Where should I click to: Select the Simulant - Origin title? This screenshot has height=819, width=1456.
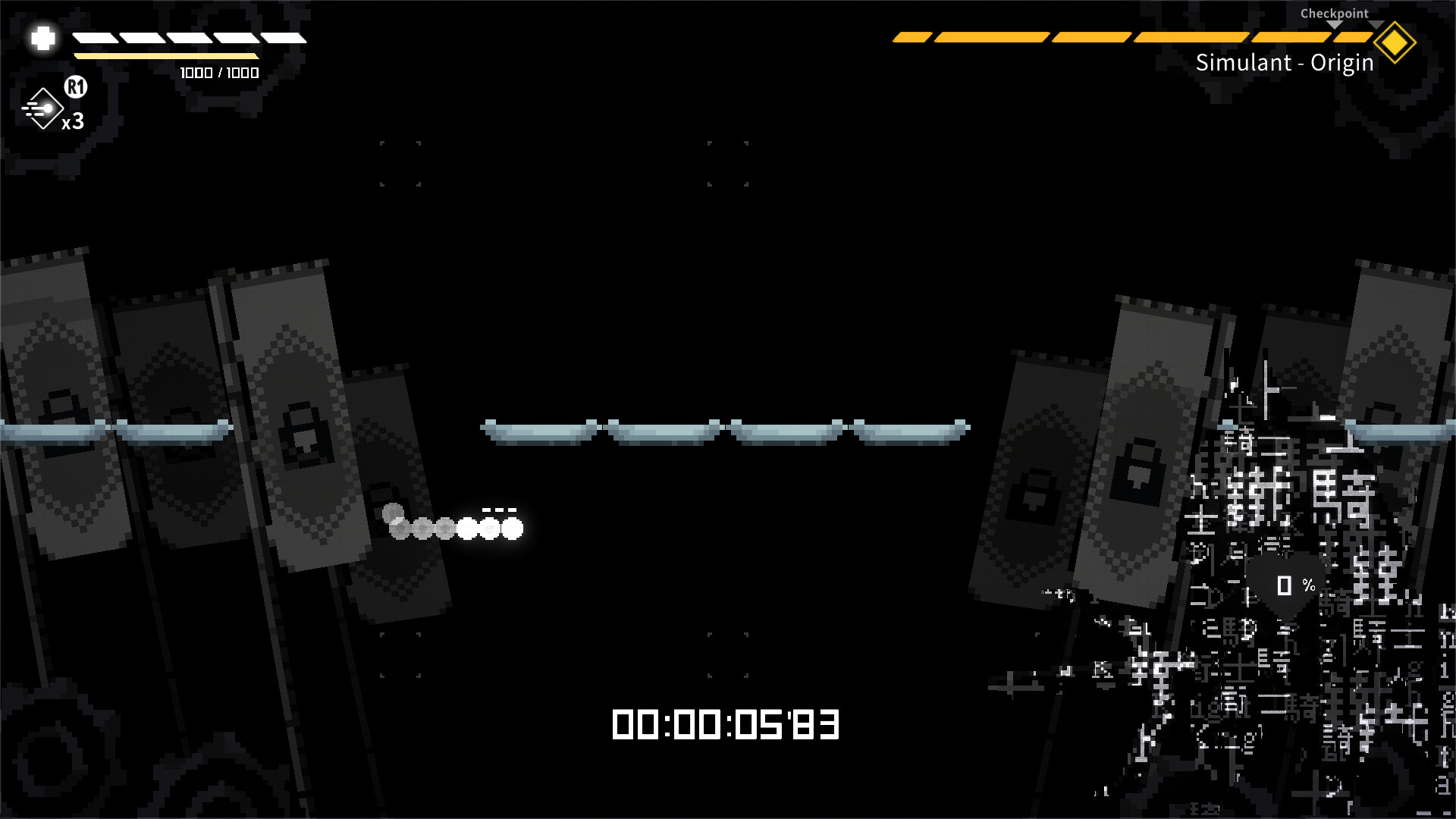(x=1284, y=64)
